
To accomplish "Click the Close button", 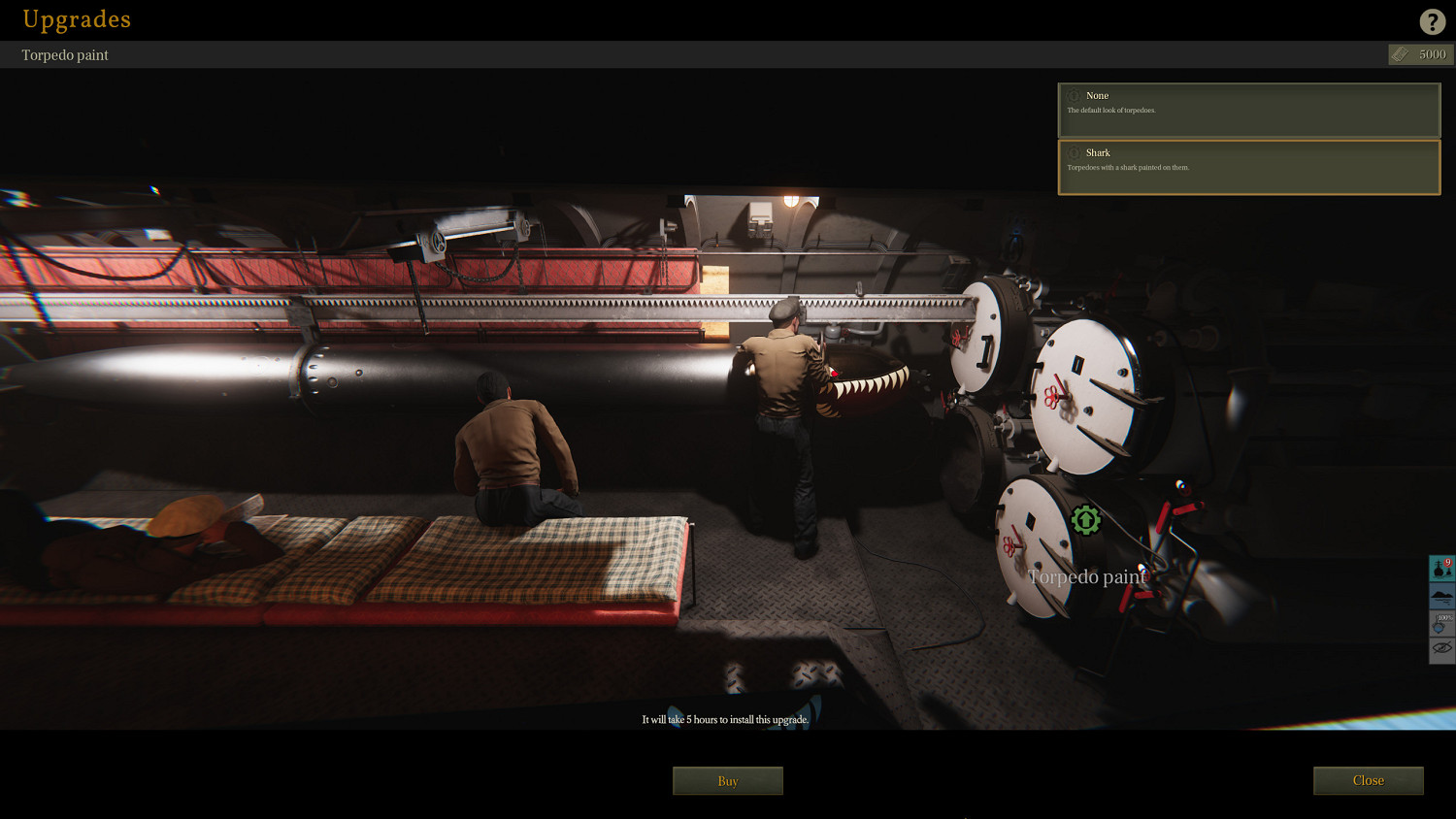I will (1368, 780).
